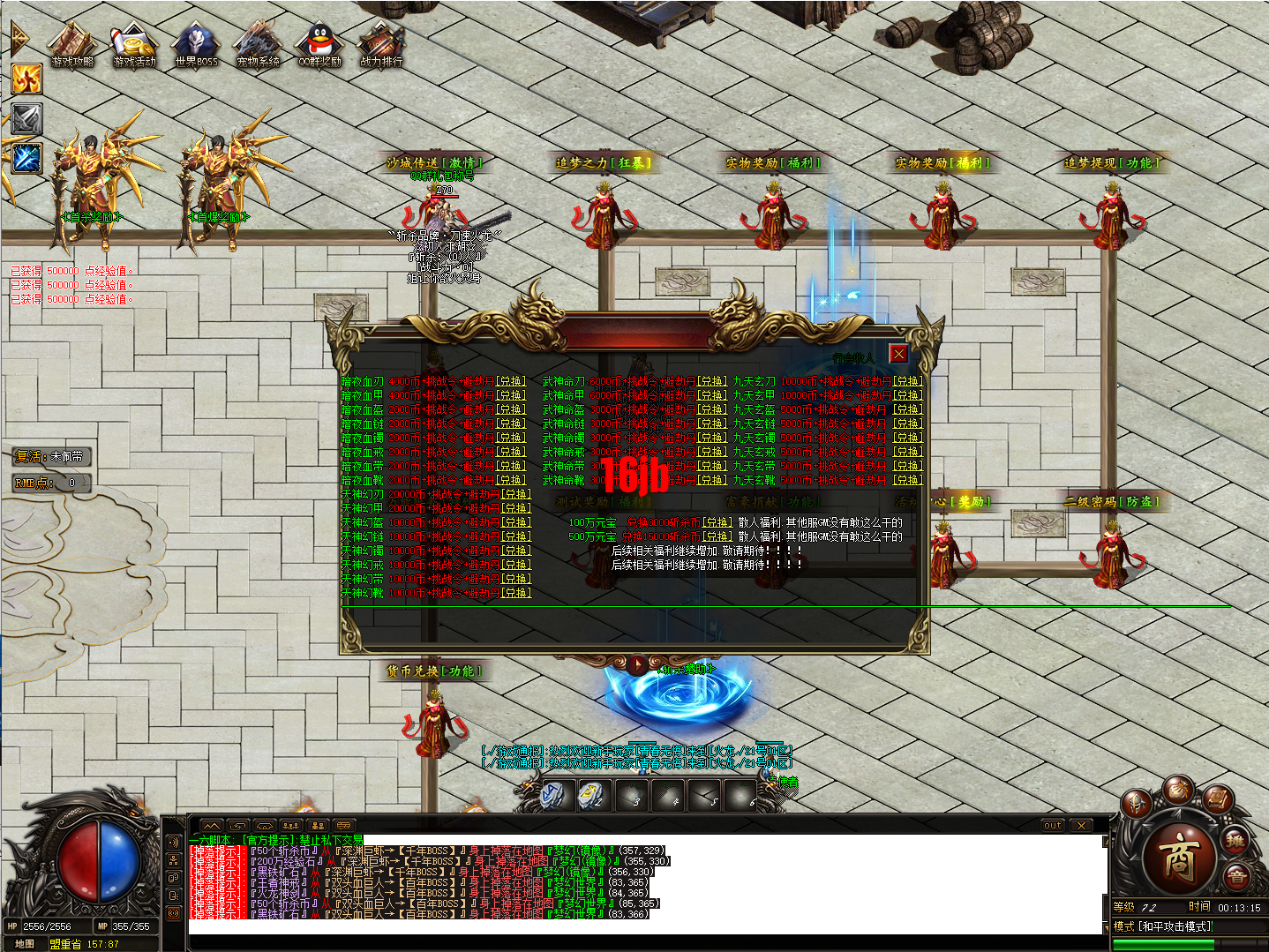
Task: Click the out button above chat
Action: (x=1052, y=826)
